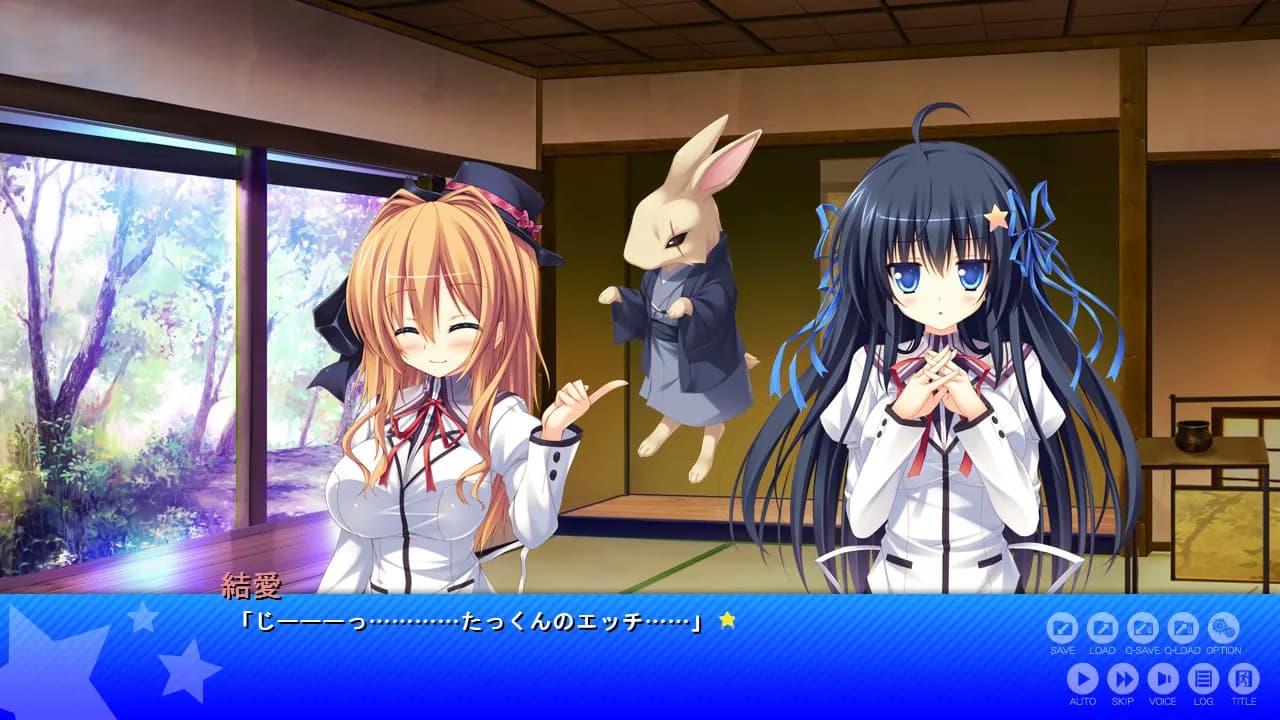Screen dimensions: 1280x720
Task: Open the LOAD screen icon
Action: [1103, 627]
